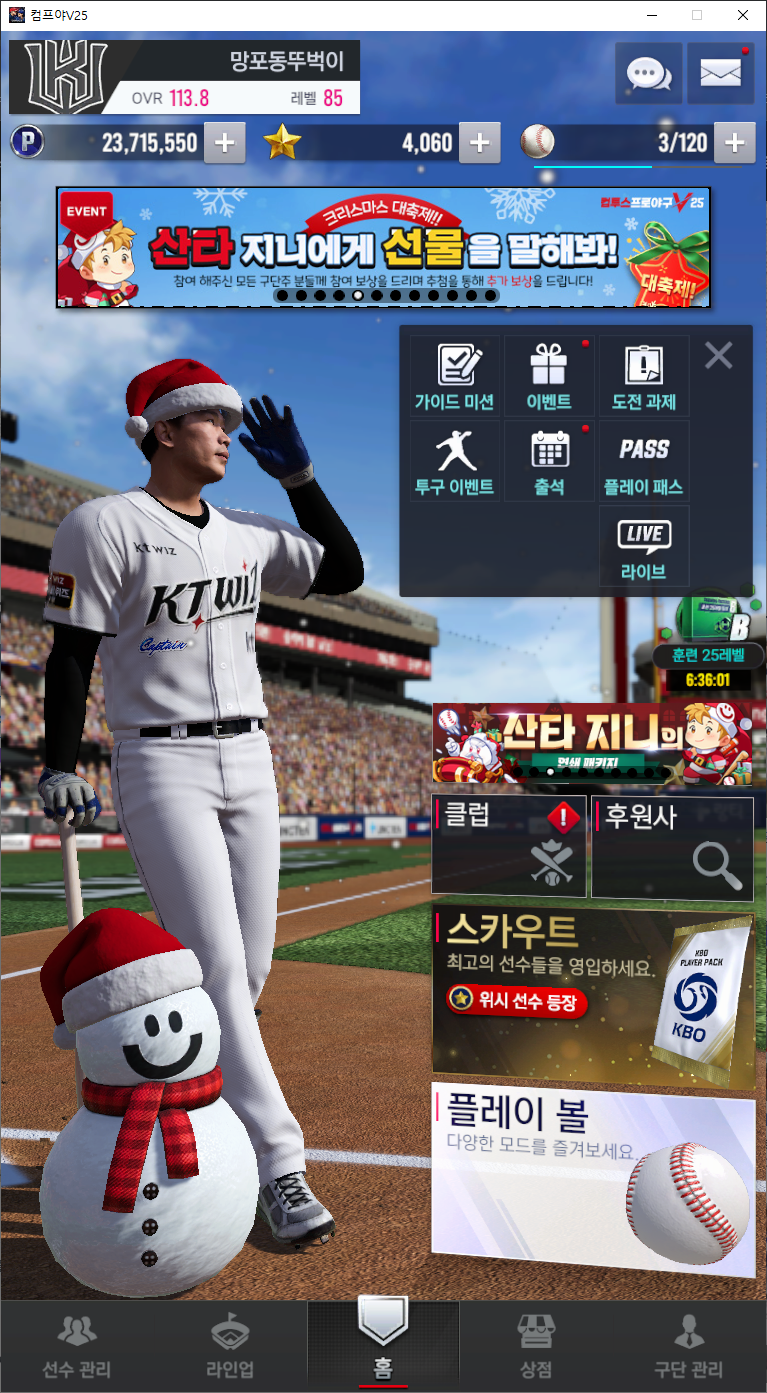Switch to the 라인업 lineup tab
Viewport: 767px width, 1393px height.
[x=230, y=1347]
